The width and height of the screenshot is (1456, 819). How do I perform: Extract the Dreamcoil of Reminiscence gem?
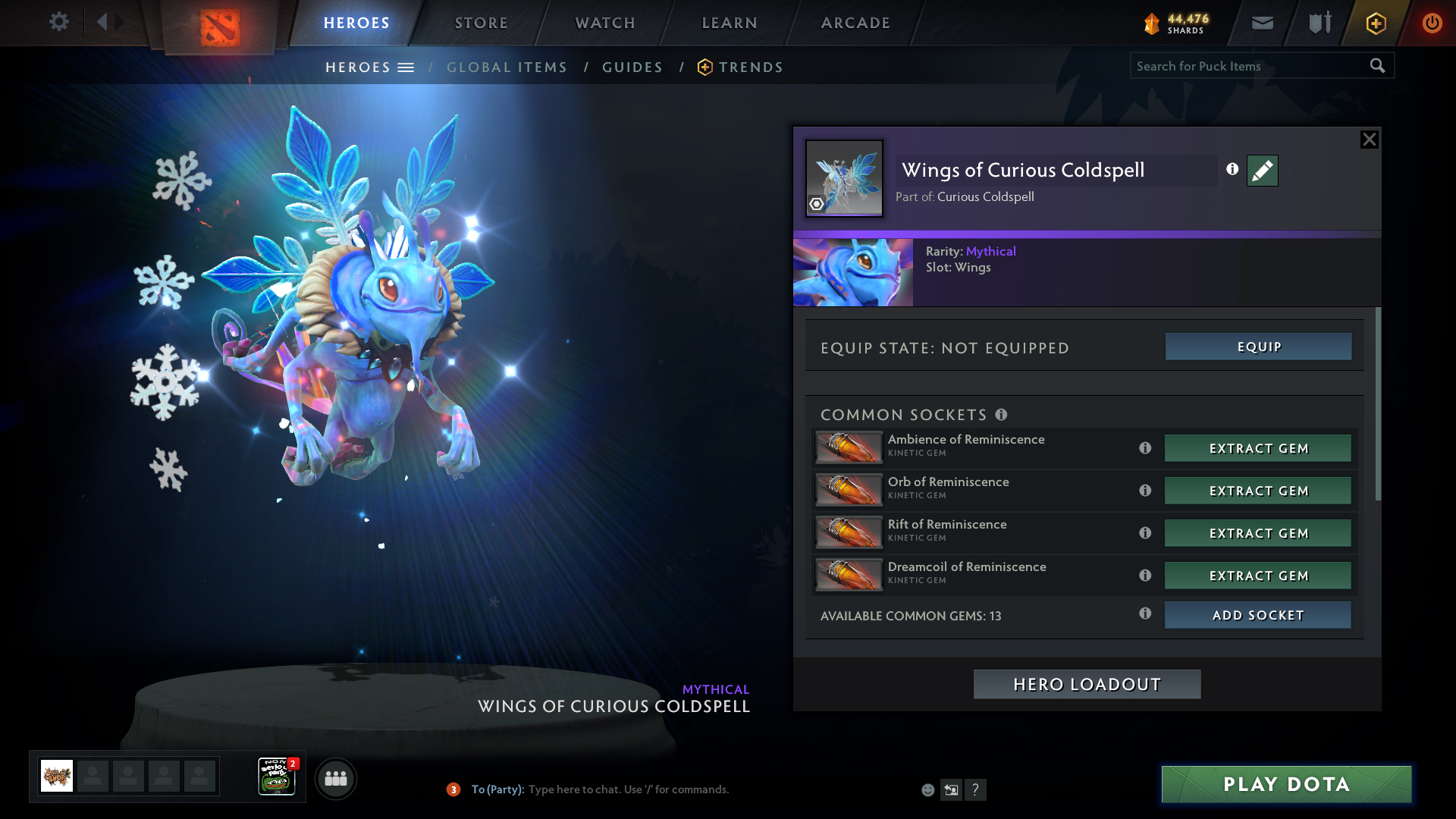[1258, 576]
